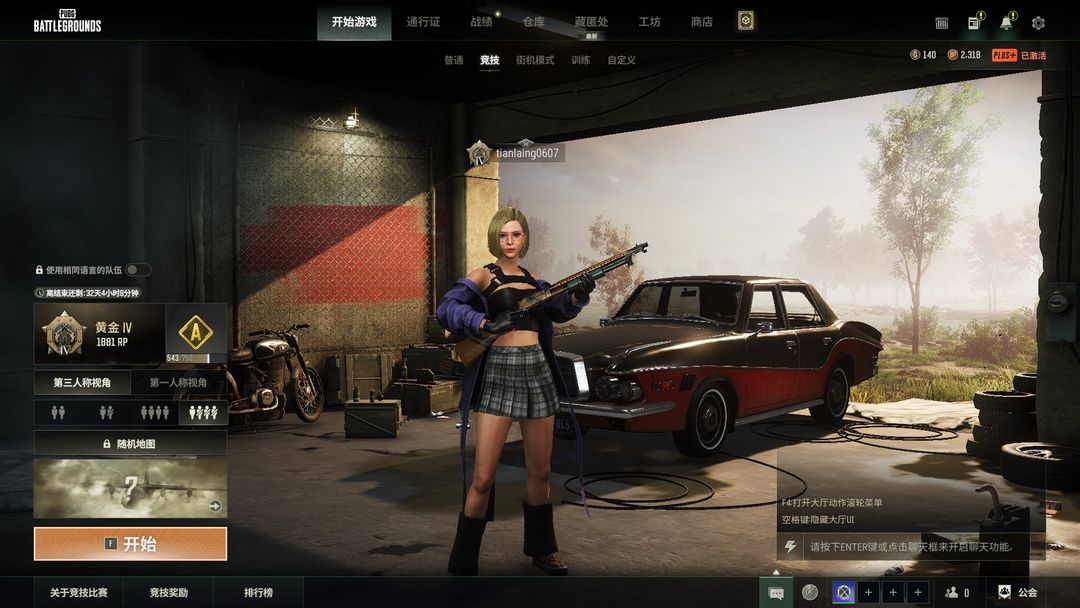Open the 随机地图 random map selector
1080x608 pixels.
pyautogui.click(x=130, y=443)
